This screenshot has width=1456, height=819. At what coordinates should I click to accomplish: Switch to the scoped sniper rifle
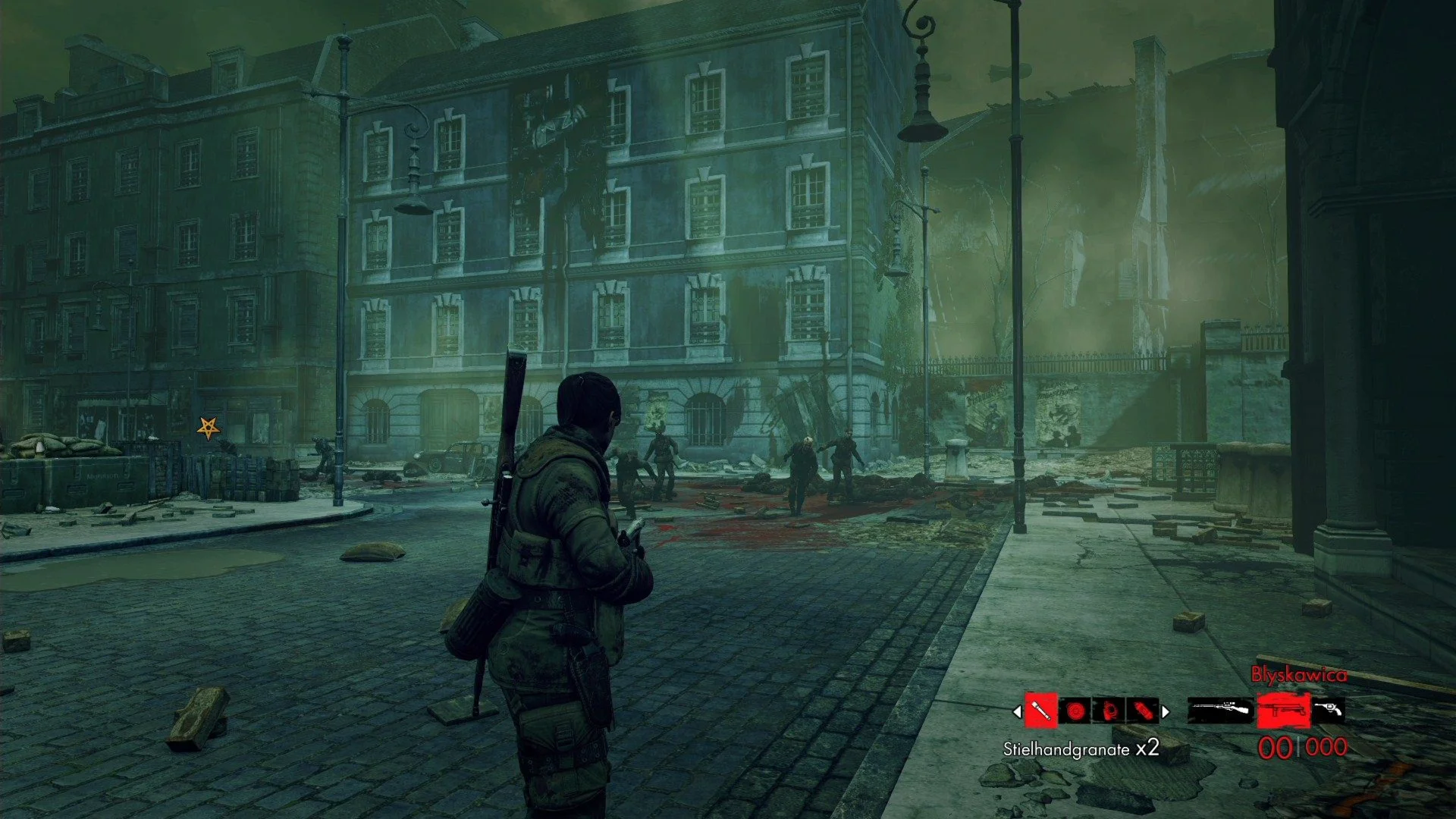click(1219, 711)
